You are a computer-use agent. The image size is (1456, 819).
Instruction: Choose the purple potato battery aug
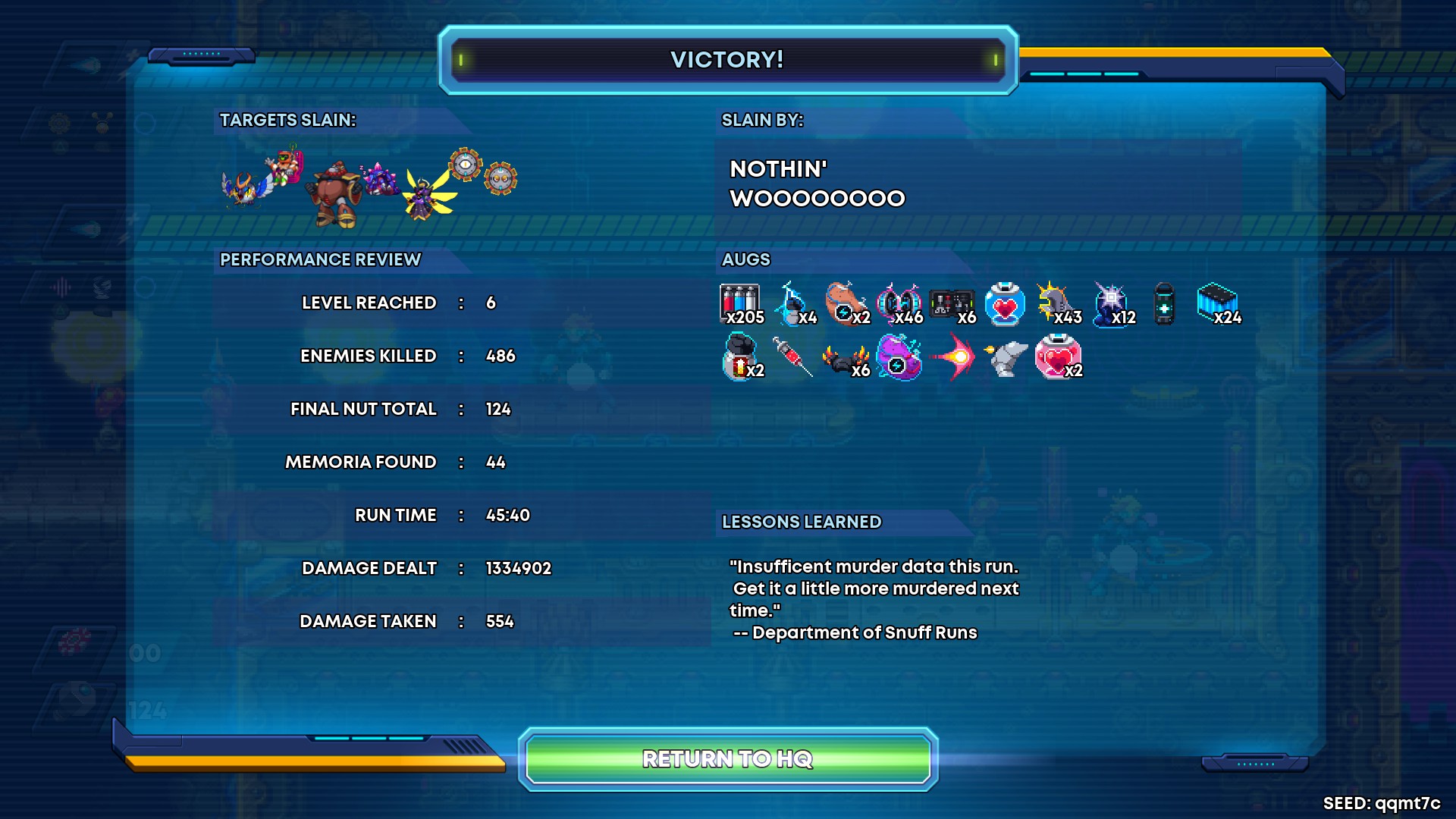(899, 357)
